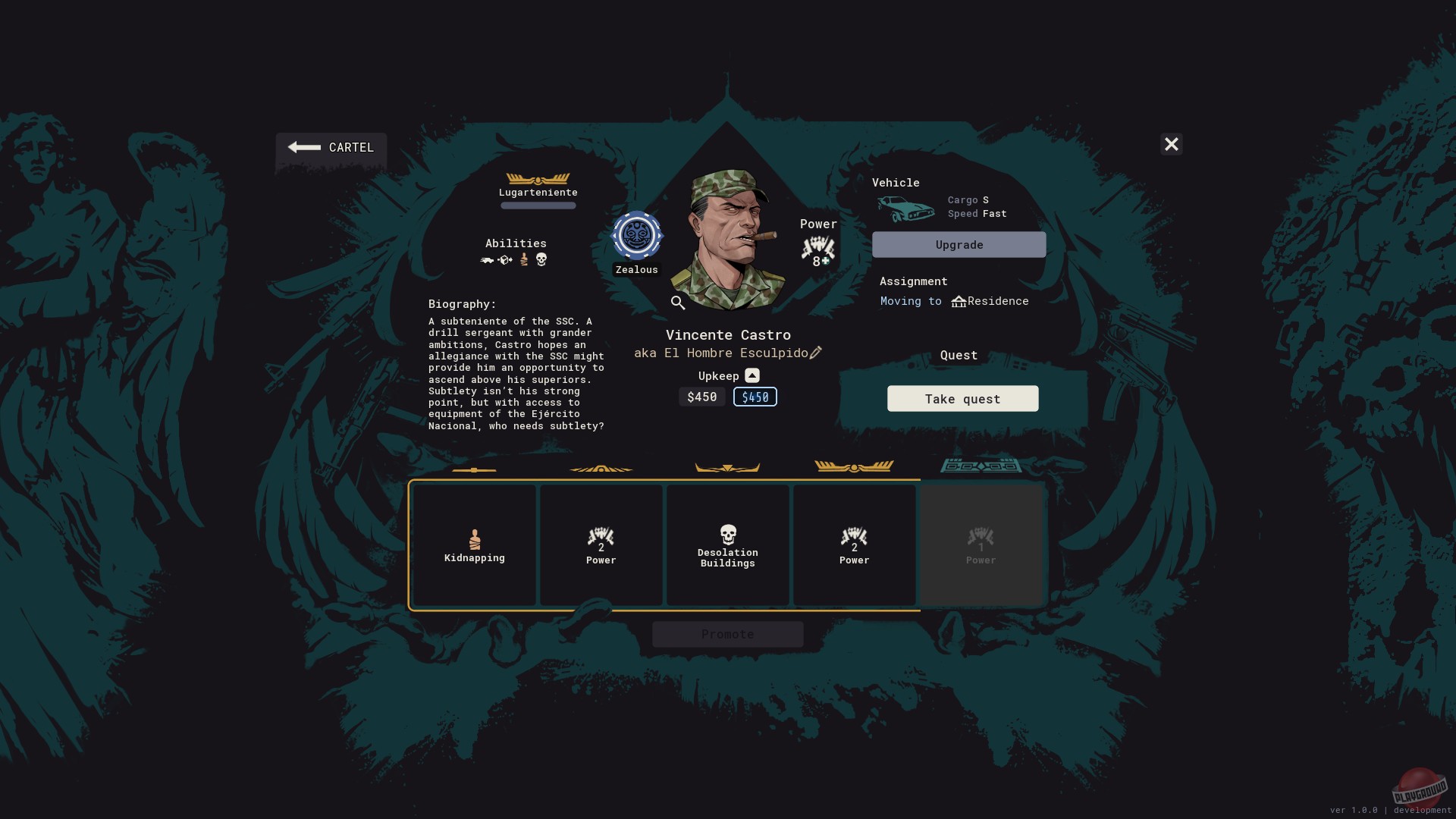The image size is (1456, 819).
Task: Click the grayed 1 Power locked perk slot
Action: (x=981, y=544)
